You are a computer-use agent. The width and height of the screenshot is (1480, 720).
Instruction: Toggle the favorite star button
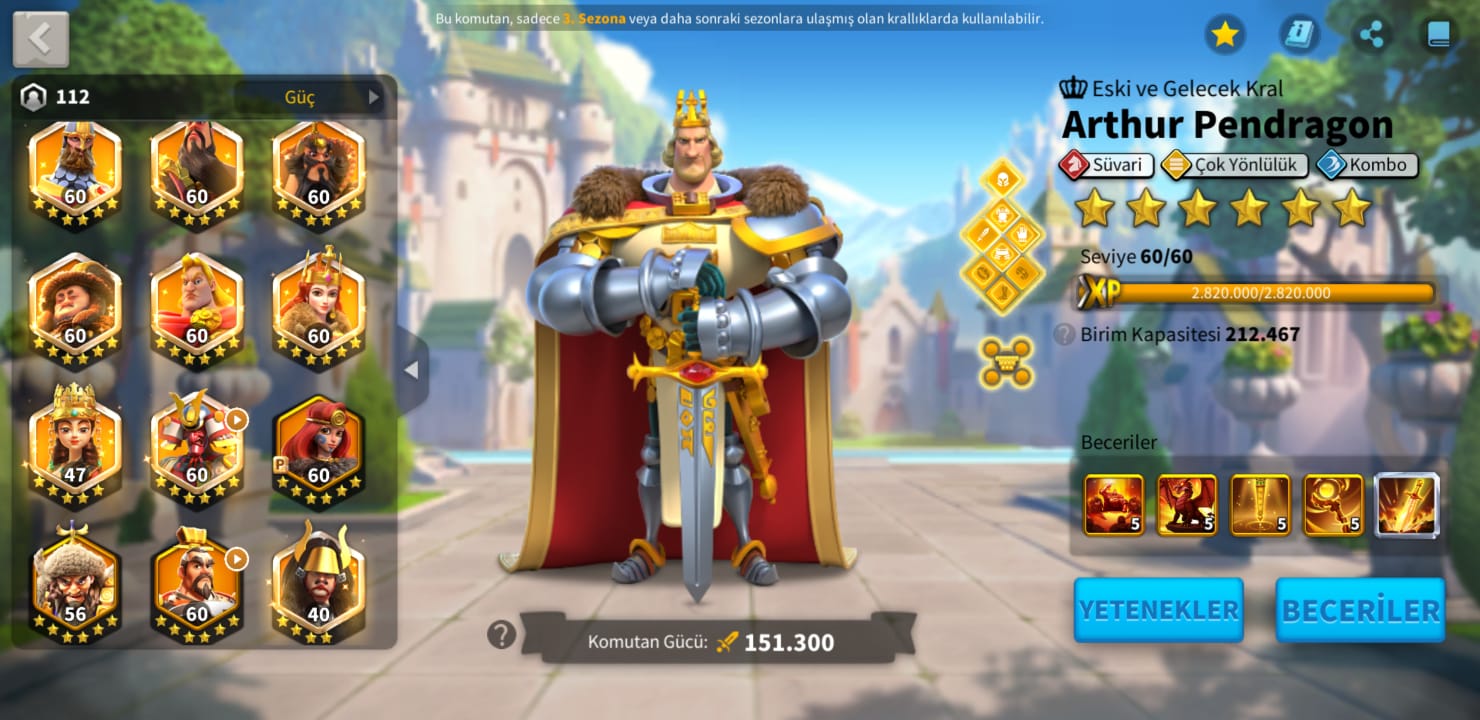coord(1224,35)
